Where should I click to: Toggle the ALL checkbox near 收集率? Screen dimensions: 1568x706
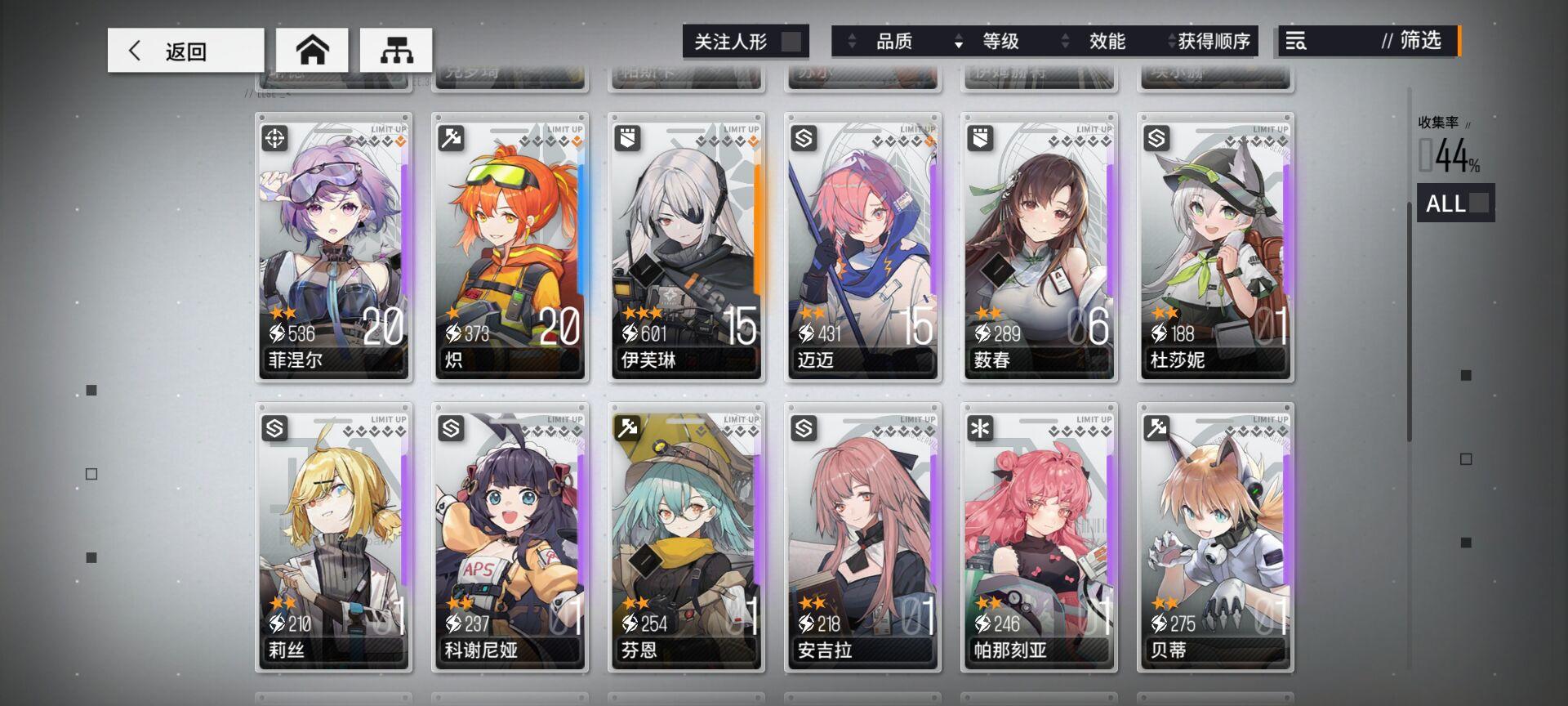(1480, 203)
